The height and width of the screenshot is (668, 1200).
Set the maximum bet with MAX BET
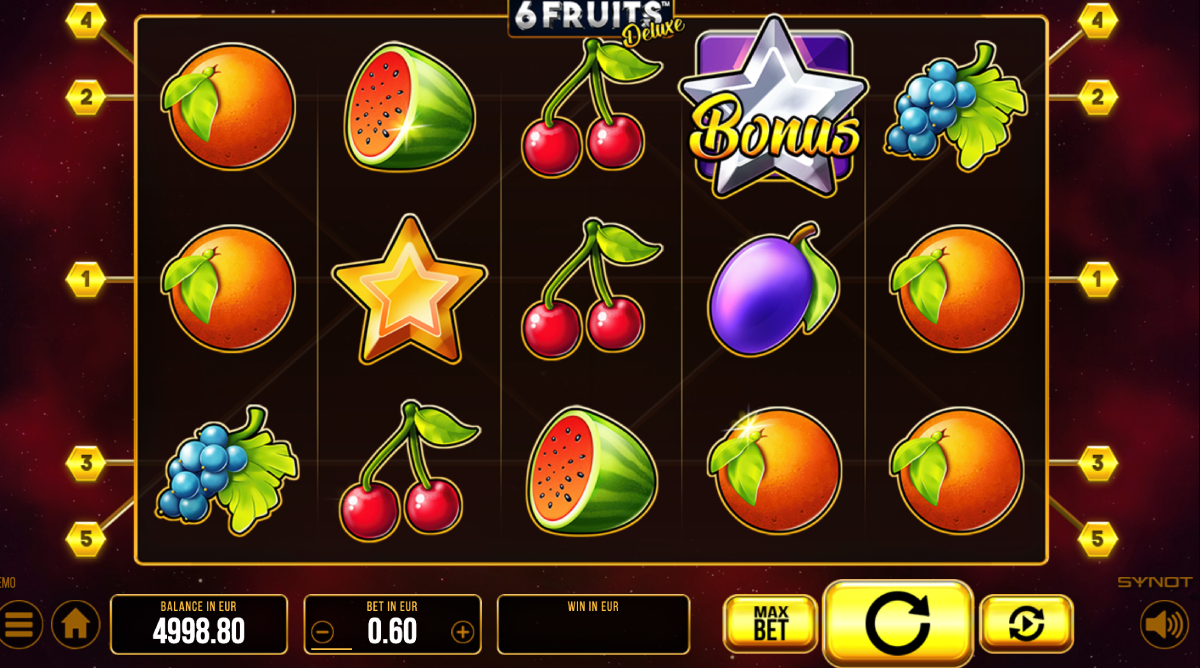point(770,623)
